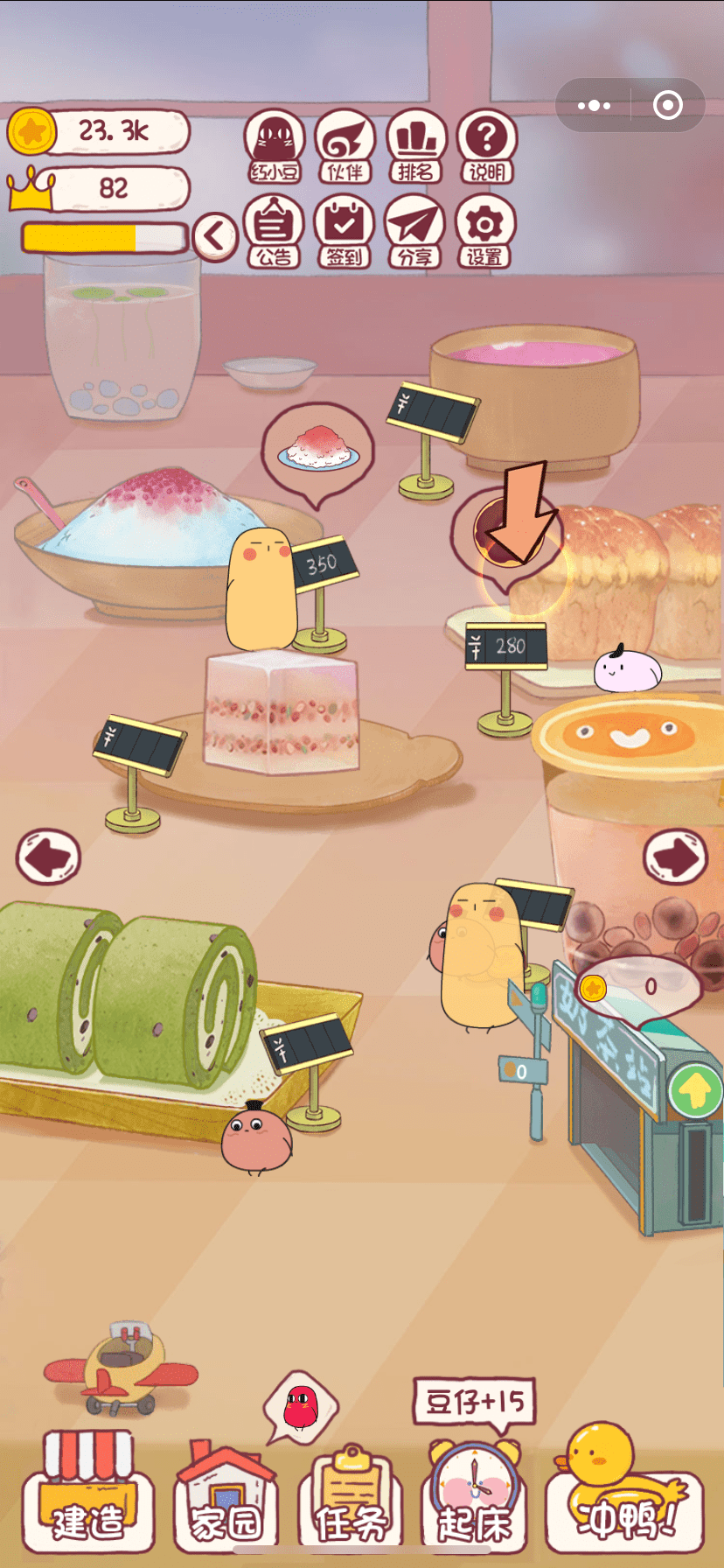Open the 说明 help page

click(x=487, y=147)
